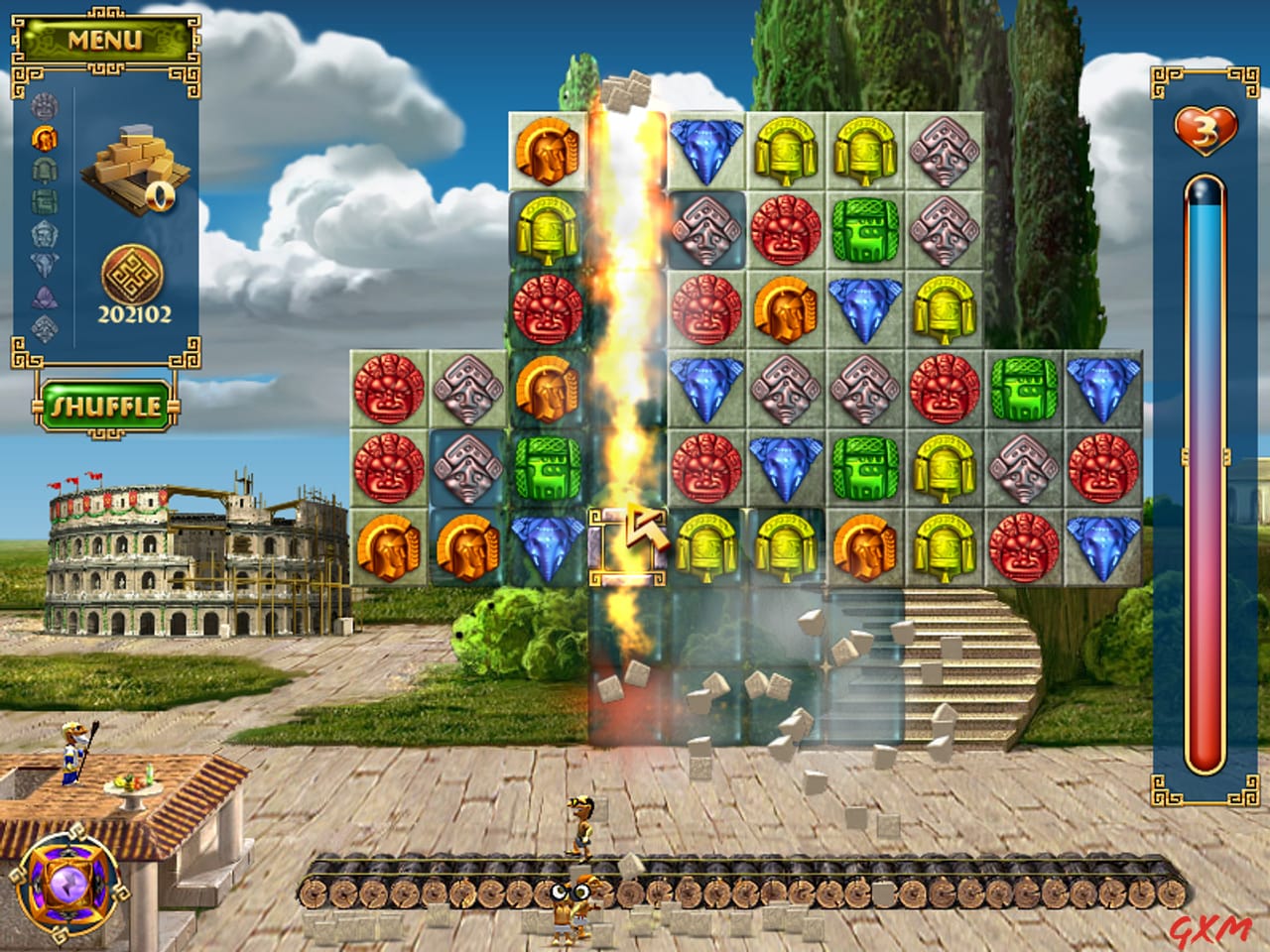Click the green bell icon in the left sidebar
This screenshot has width=1270, height=952.
[x=45, y=169]
